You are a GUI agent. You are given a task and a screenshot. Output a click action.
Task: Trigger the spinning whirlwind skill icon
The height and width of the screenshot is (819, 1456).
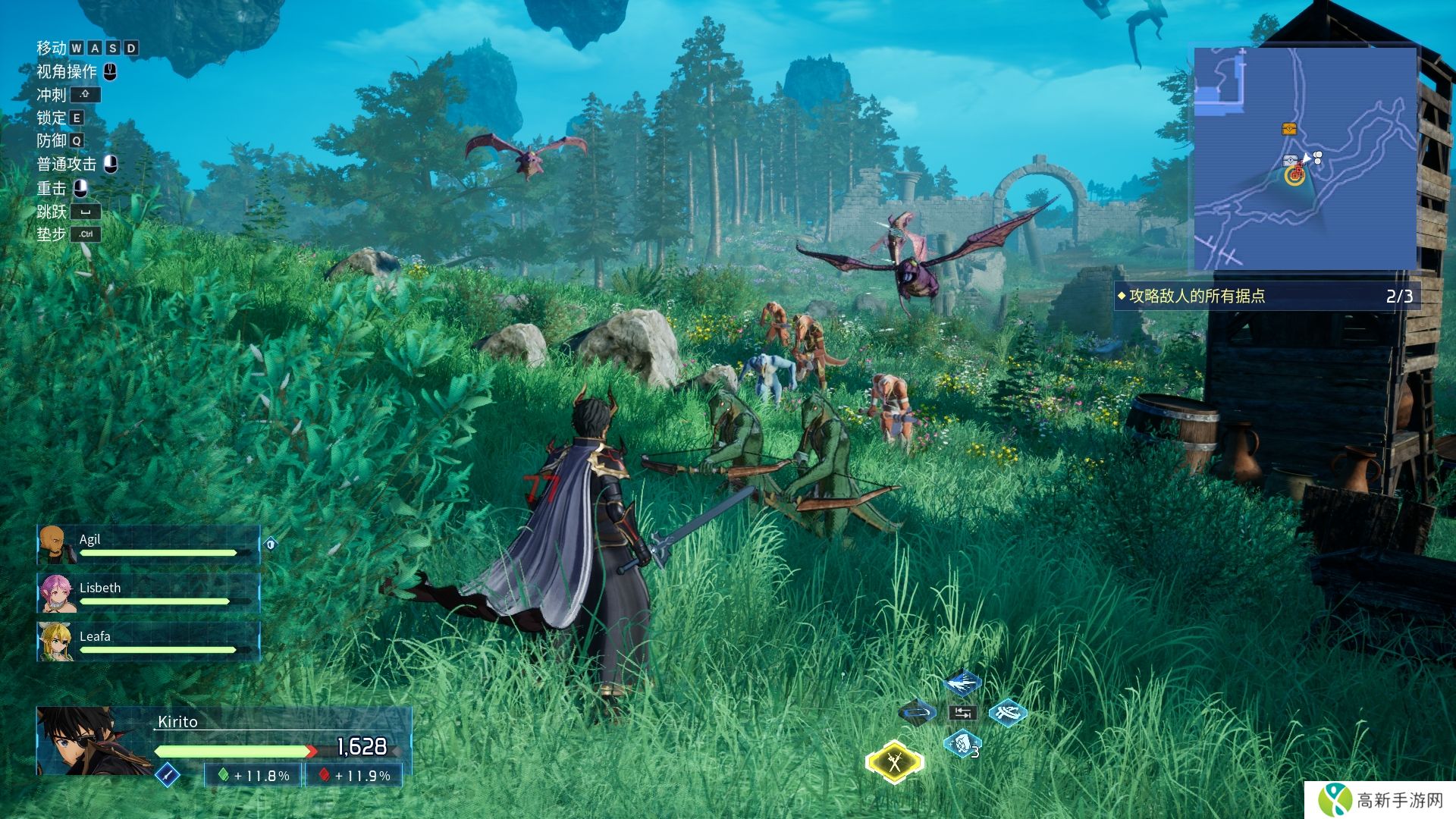[1008, 713]
